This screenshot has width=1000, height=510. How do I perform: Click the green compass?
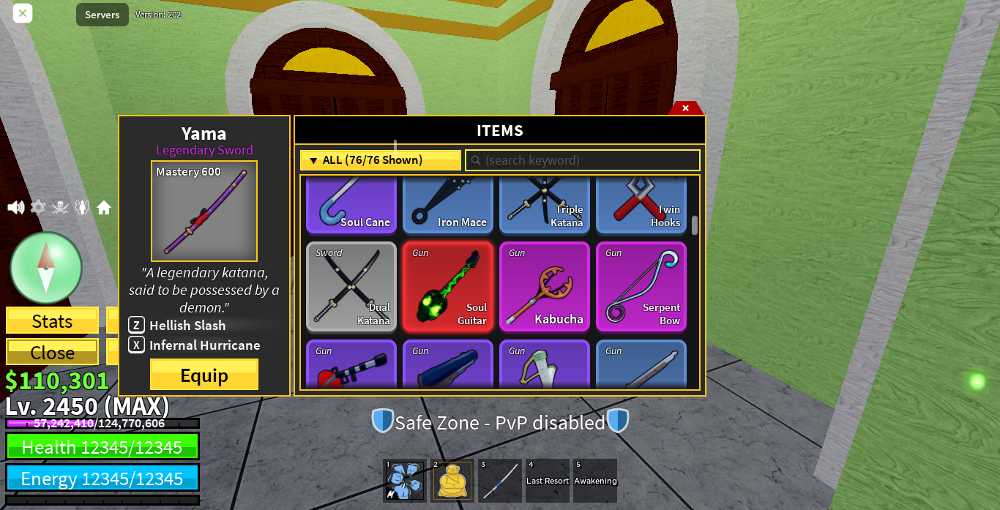46,268
